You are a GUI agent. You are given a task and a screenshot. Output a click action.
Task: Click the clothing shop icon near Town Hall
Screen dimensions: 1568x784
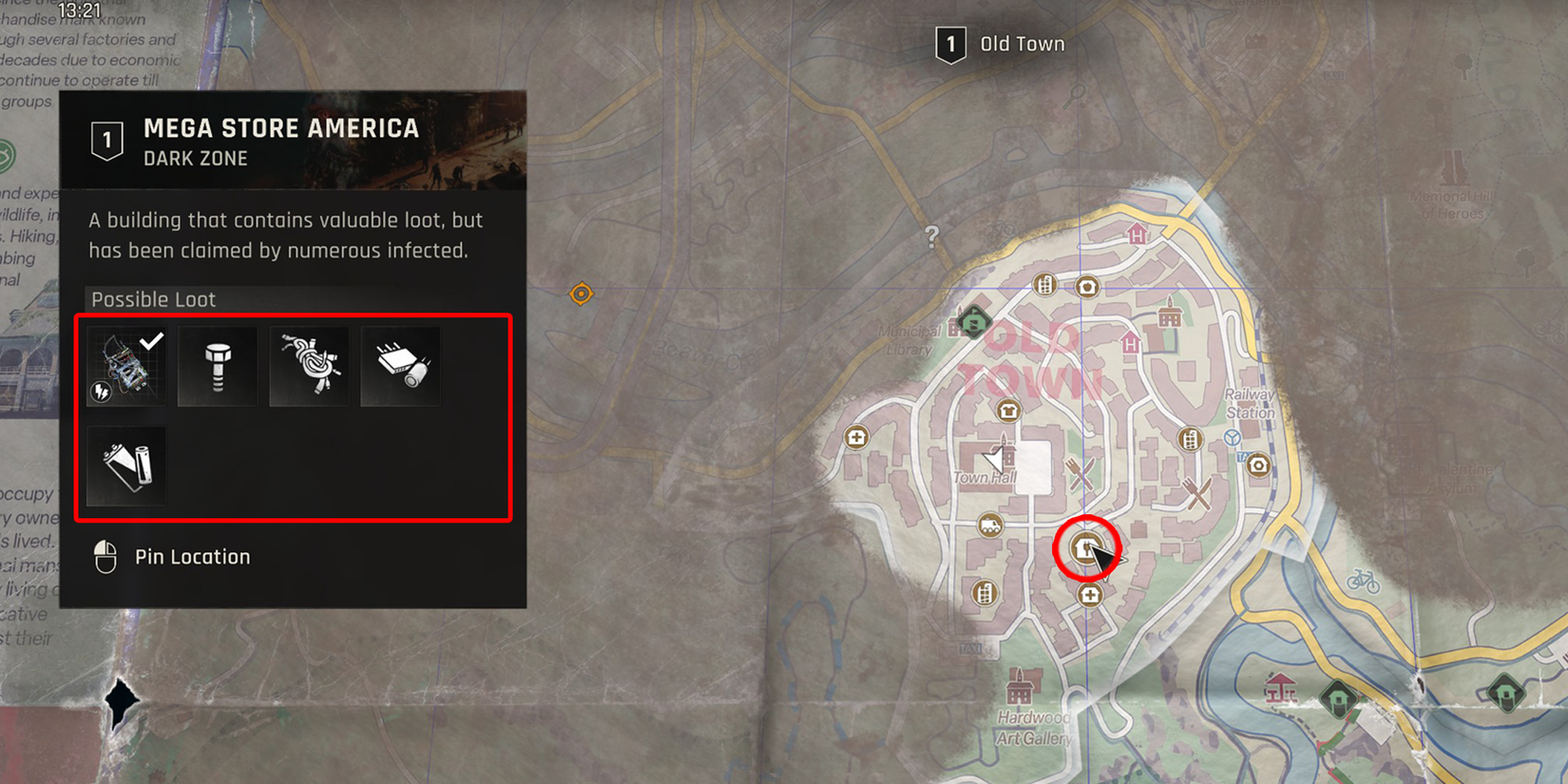tap(1007, 411)
